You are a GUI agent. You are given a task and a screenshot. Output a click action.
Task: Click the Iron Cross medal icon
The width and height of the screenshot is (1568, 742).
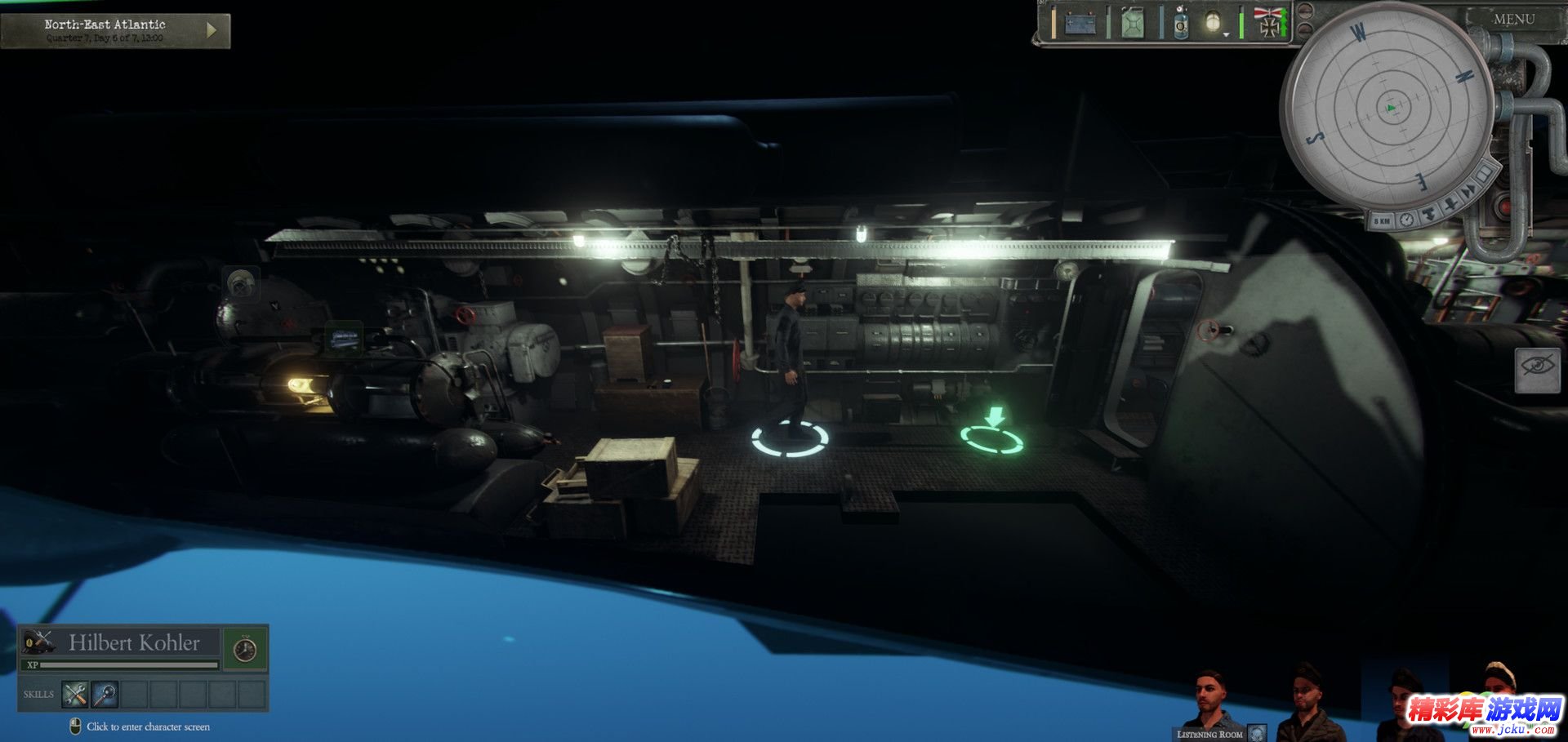[x=1269, y=24]
